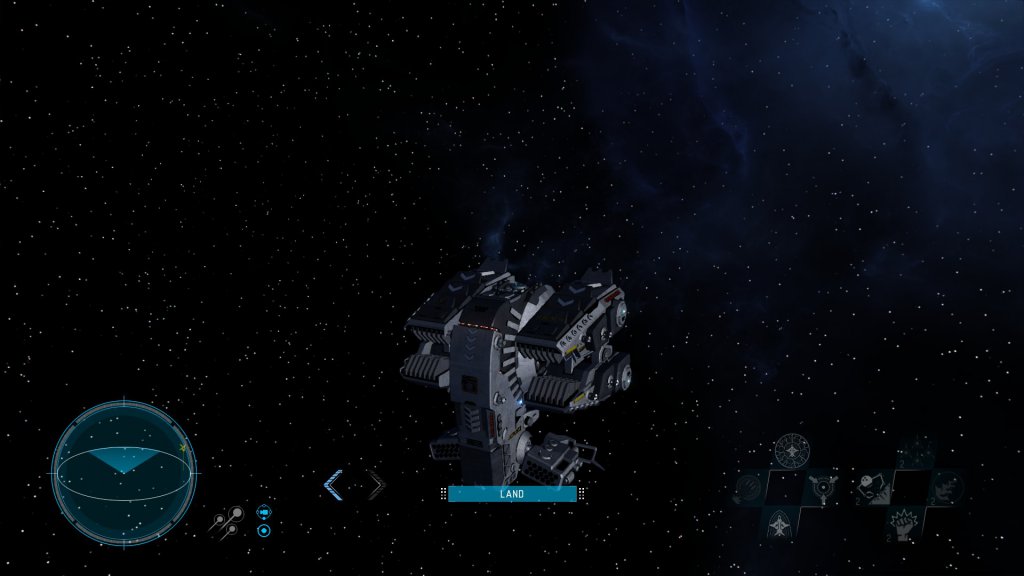Click the LAND button
This screenshot has height=576, width=1024.
pyautogui.click(x=512, y=494)
